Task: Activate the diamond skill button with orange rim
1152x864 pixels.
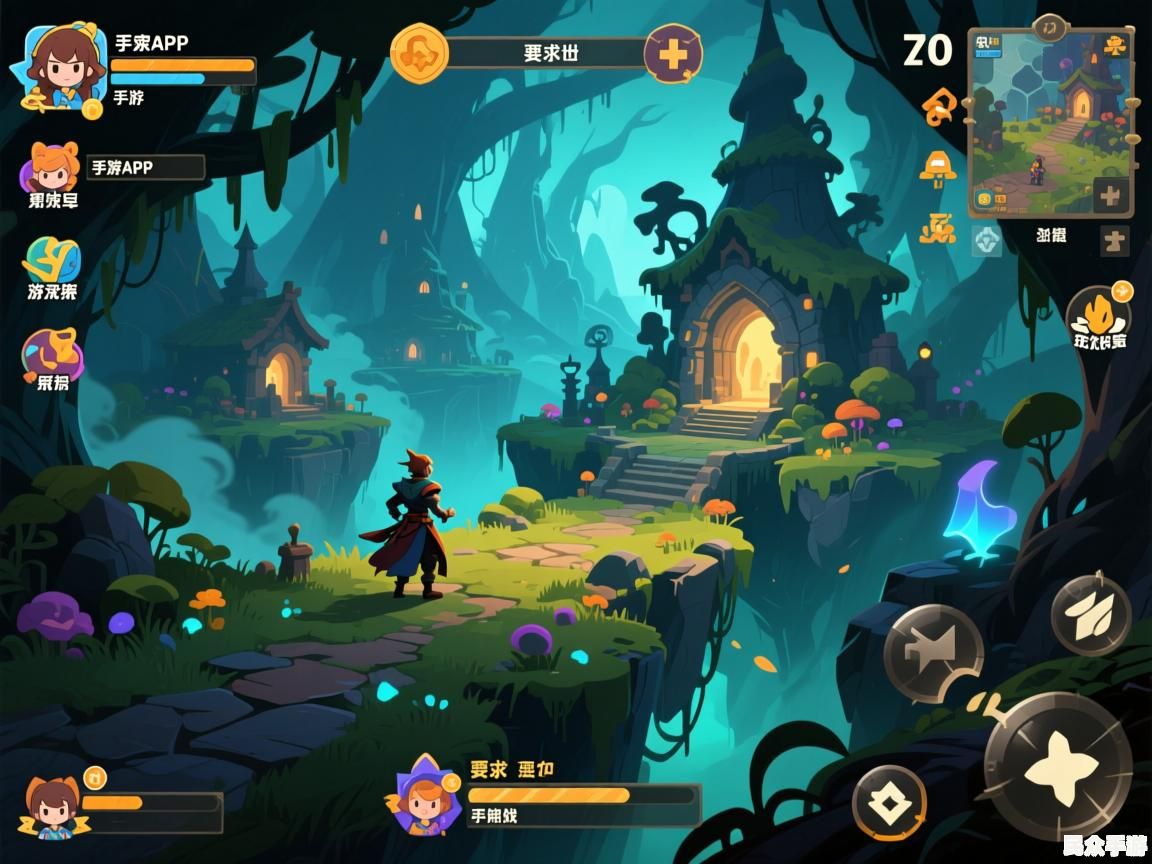Action: (889, 802)
